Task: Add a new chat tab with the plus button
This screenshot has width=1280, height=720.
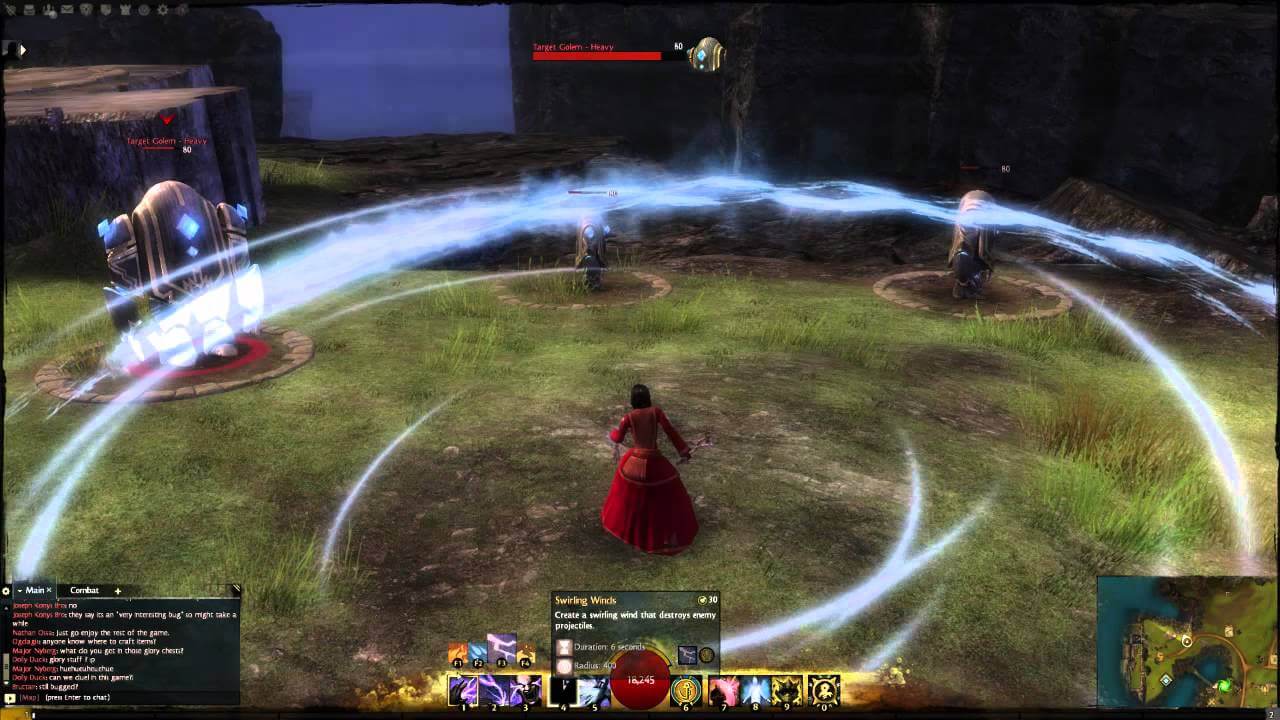Action: click(x=118, y=591)
